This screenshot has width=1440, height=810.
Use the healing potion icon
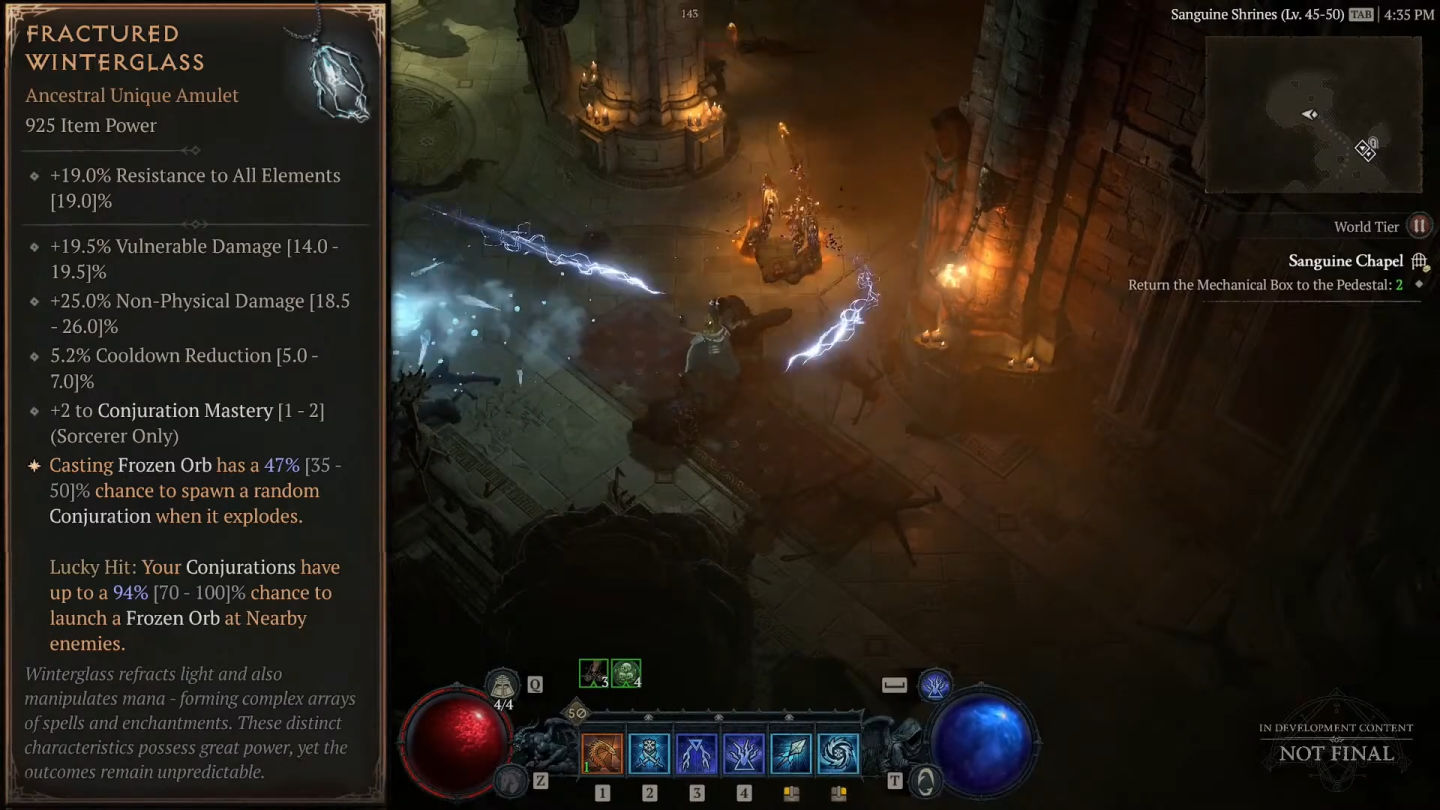503,686
